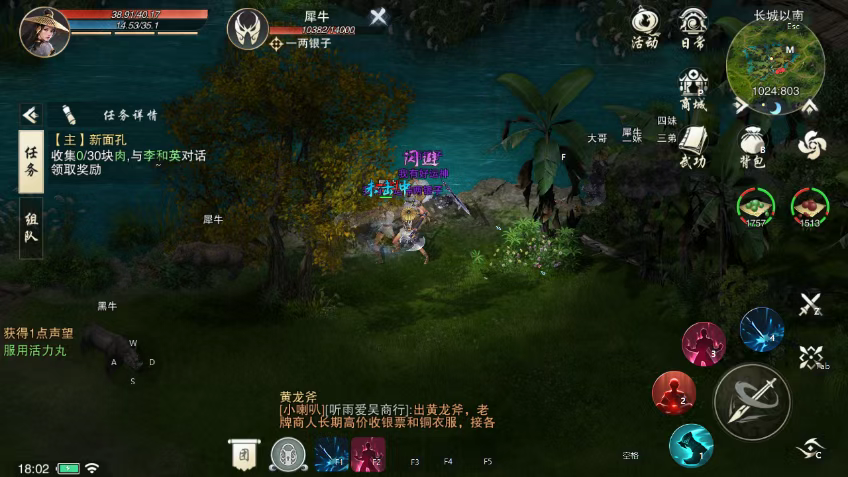Open the 武功 martial arts book

(692, 146)
